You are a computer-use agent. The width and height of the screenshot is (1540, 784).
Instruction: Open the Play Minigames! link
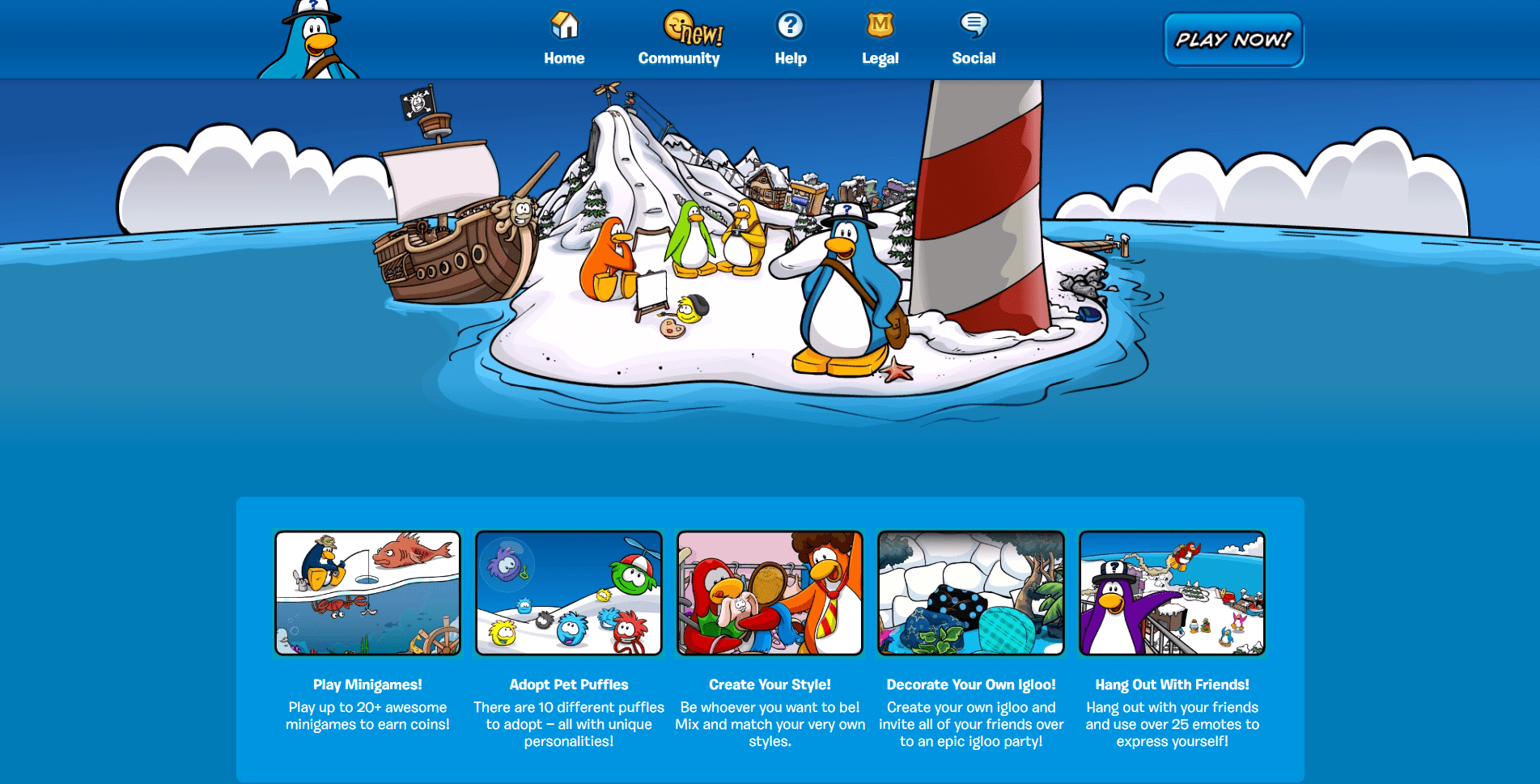(367, 684)
